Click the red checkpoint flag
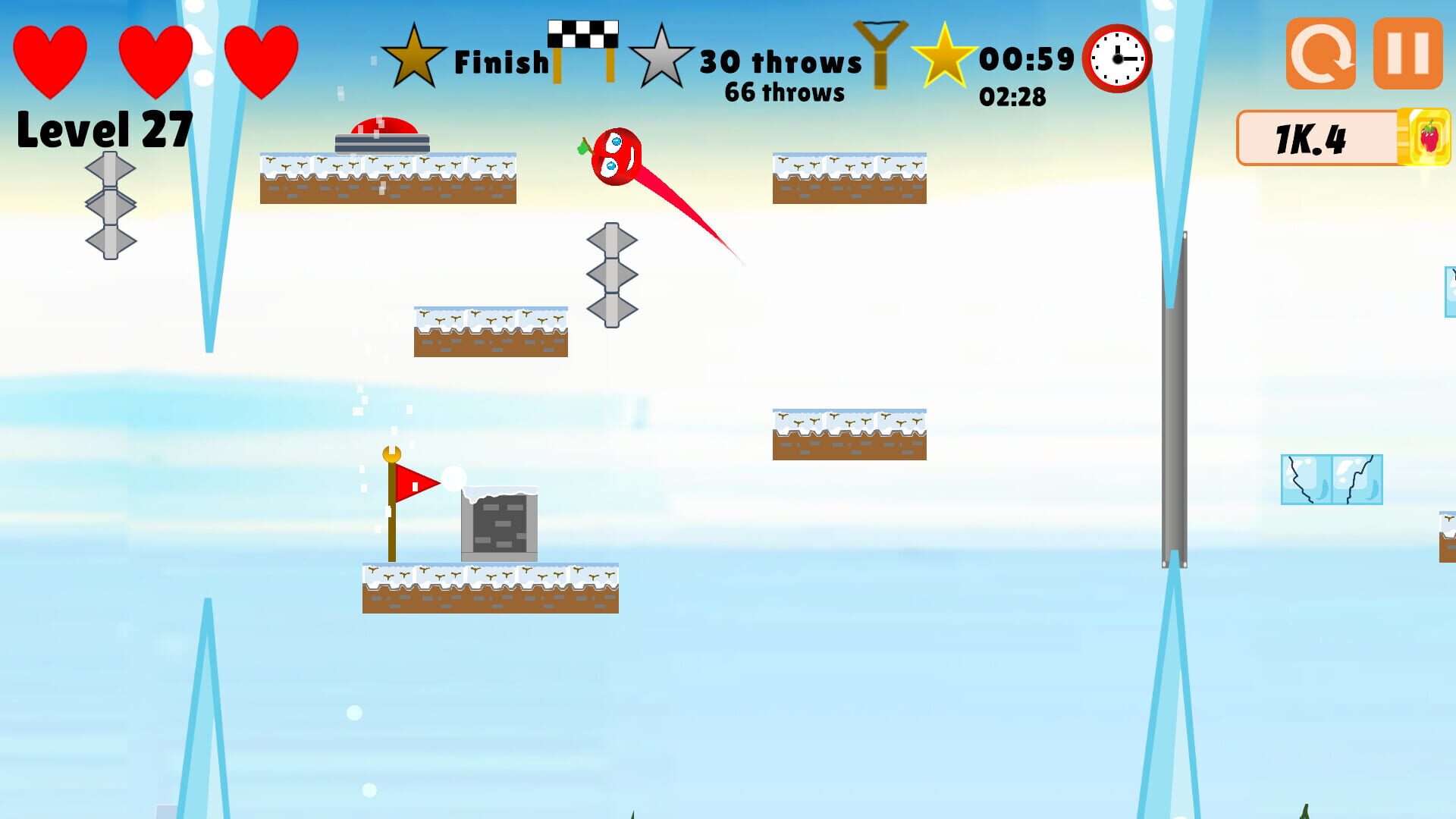 413,482
